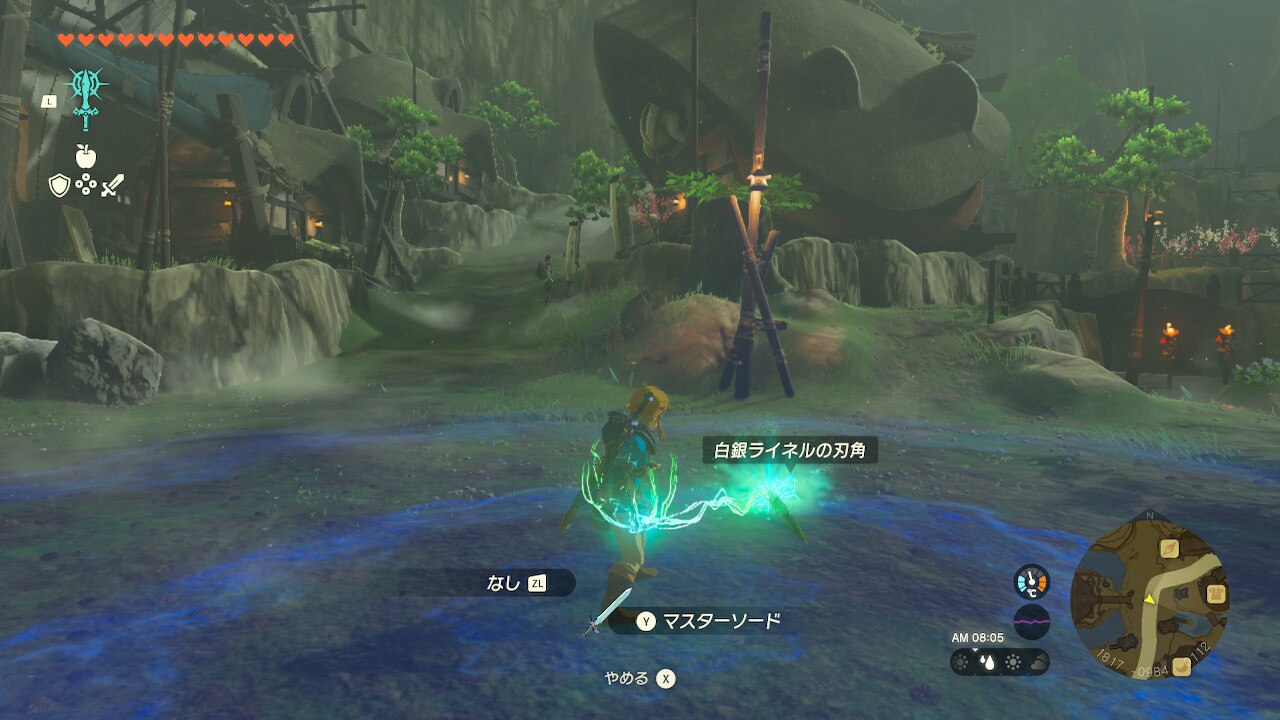This screenshot has height=720, width=1280.
Task: Open the circular minimap
Action: coord(1149,596)
